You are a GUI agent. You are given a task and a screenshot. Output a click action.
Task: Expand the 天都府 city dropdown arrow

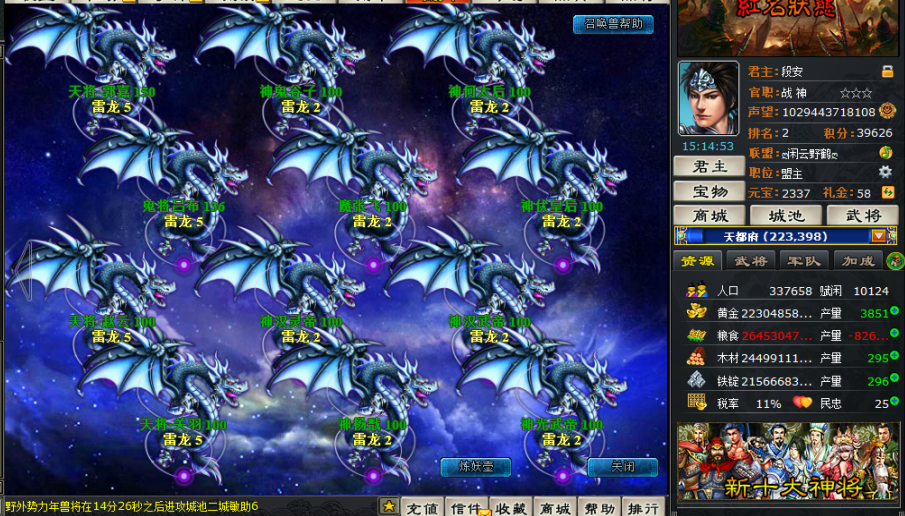[878, 236]
